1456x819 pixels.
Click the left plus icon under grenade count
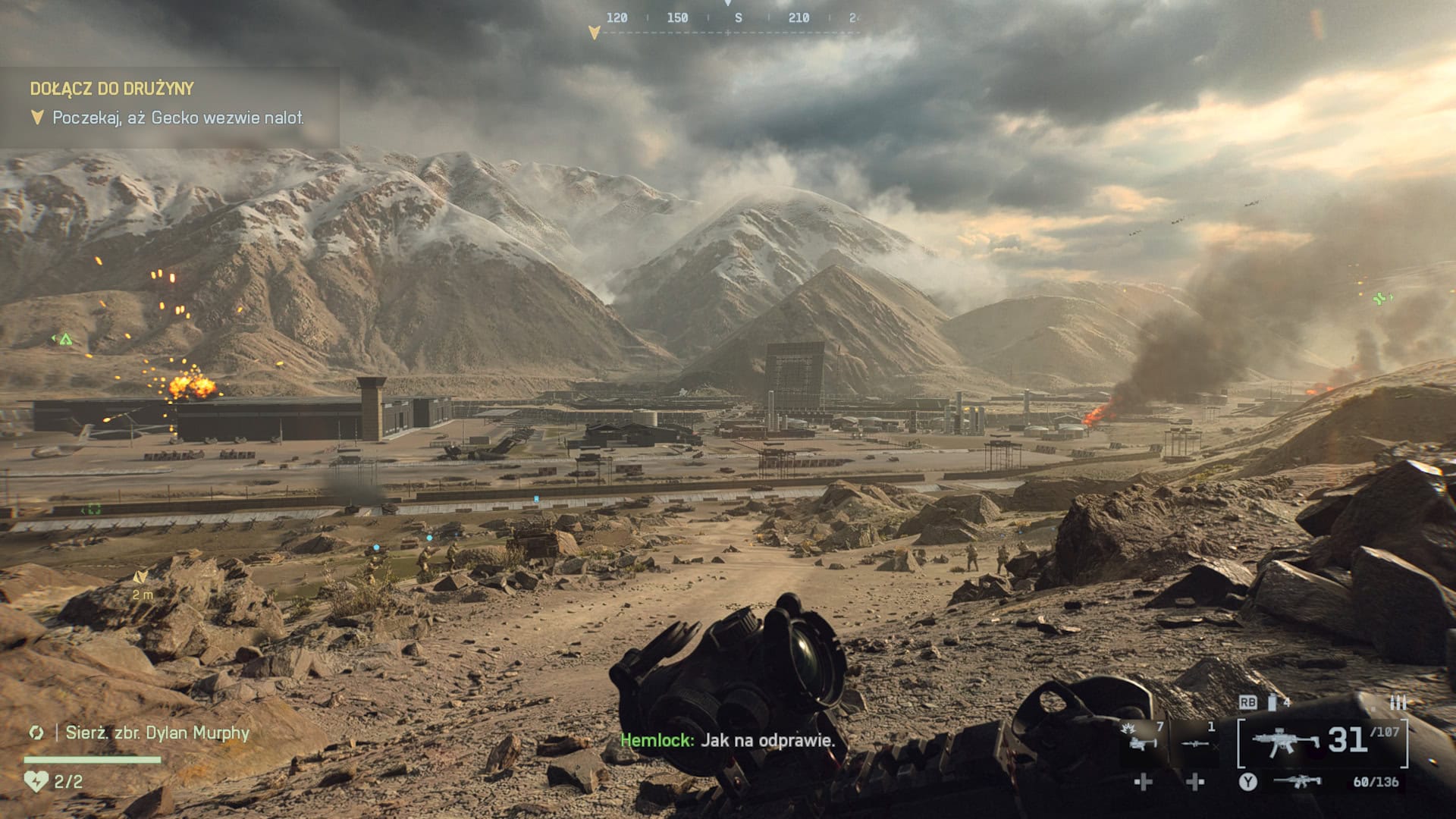point(1143,783)
